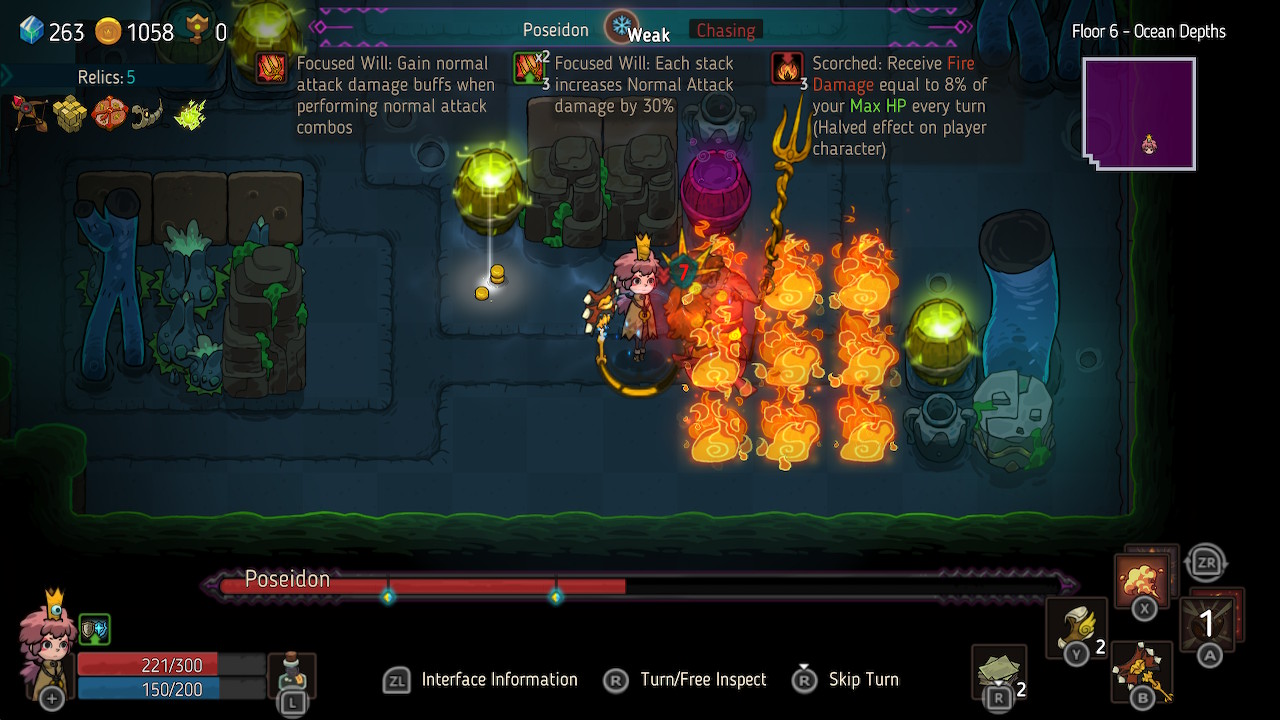
Task: Use the potion bottle slot
Action: point(293,676)
